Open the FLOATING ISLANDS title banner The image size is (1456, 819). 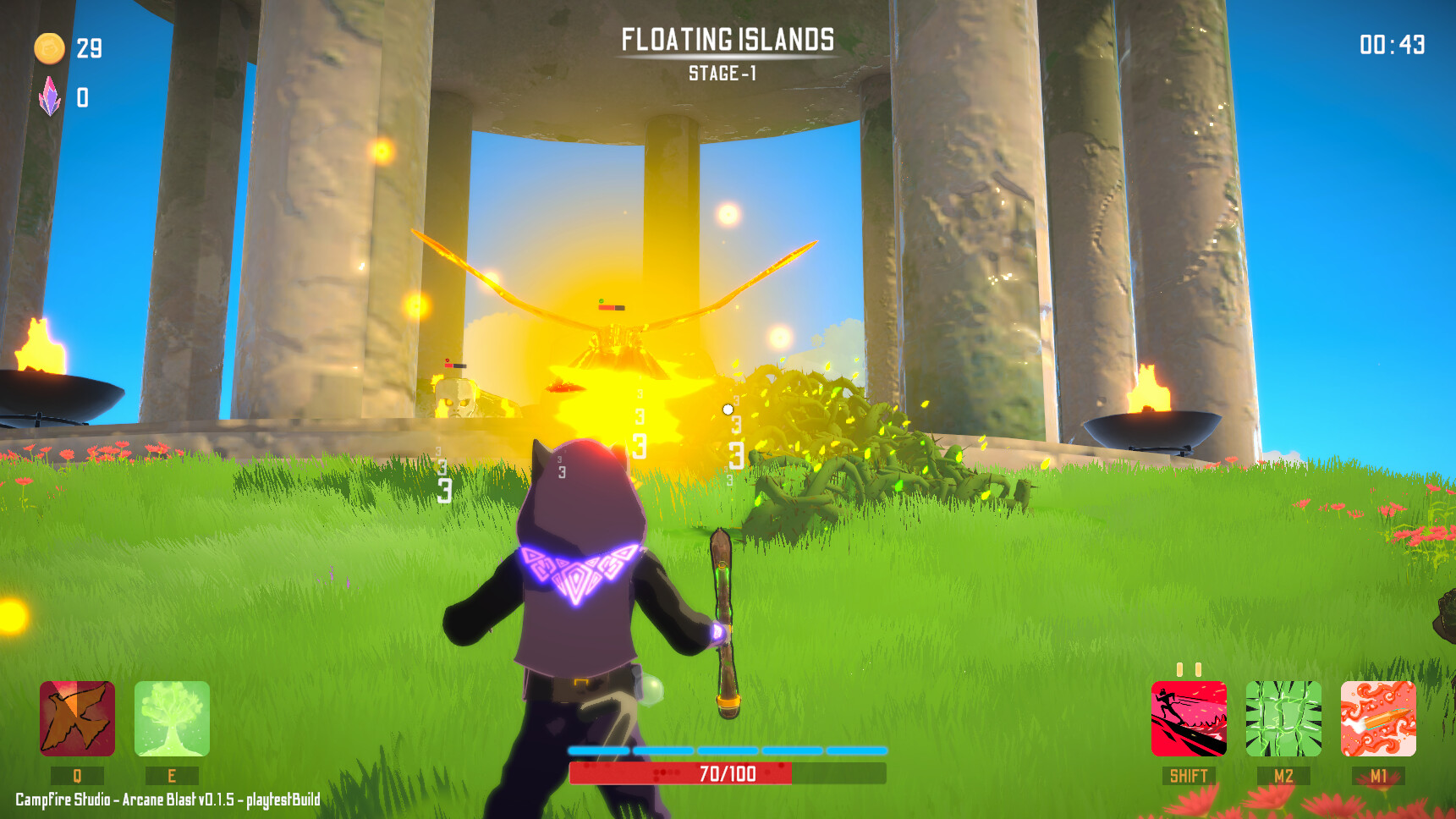727,38
